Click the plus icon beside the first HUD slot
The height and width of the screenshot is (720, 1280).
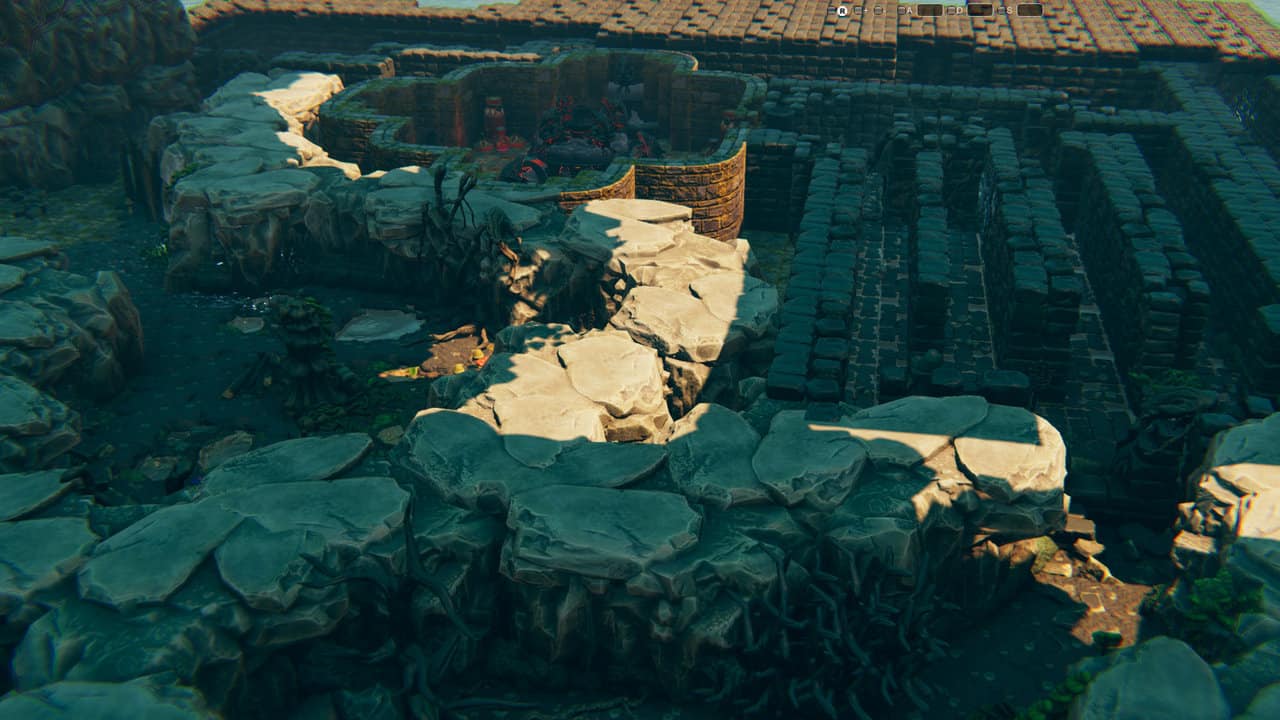tap(864, 10)
